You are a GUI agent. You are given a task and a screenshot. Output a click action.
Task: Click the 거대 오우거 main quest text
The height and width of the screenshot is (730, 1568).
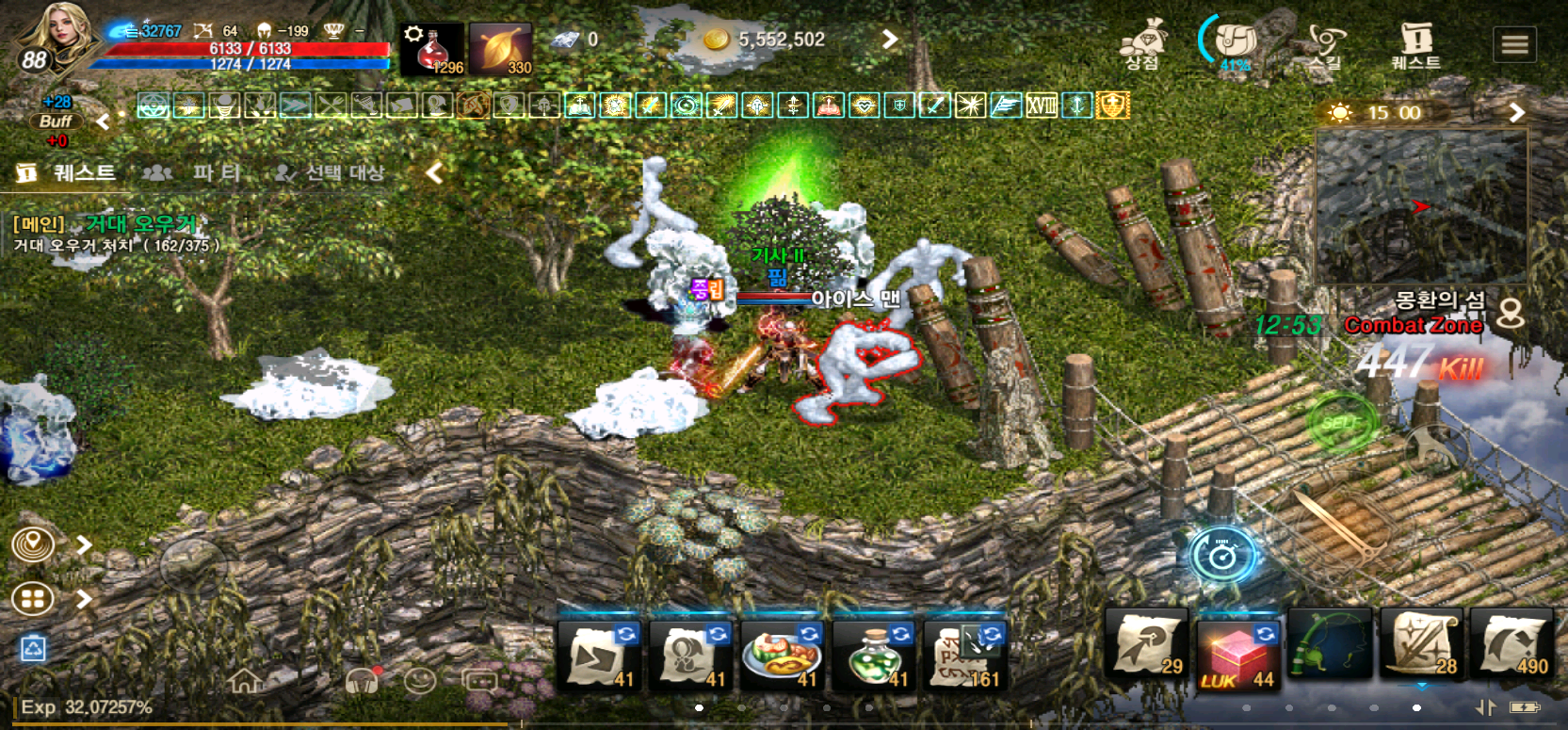click(141, 224)
